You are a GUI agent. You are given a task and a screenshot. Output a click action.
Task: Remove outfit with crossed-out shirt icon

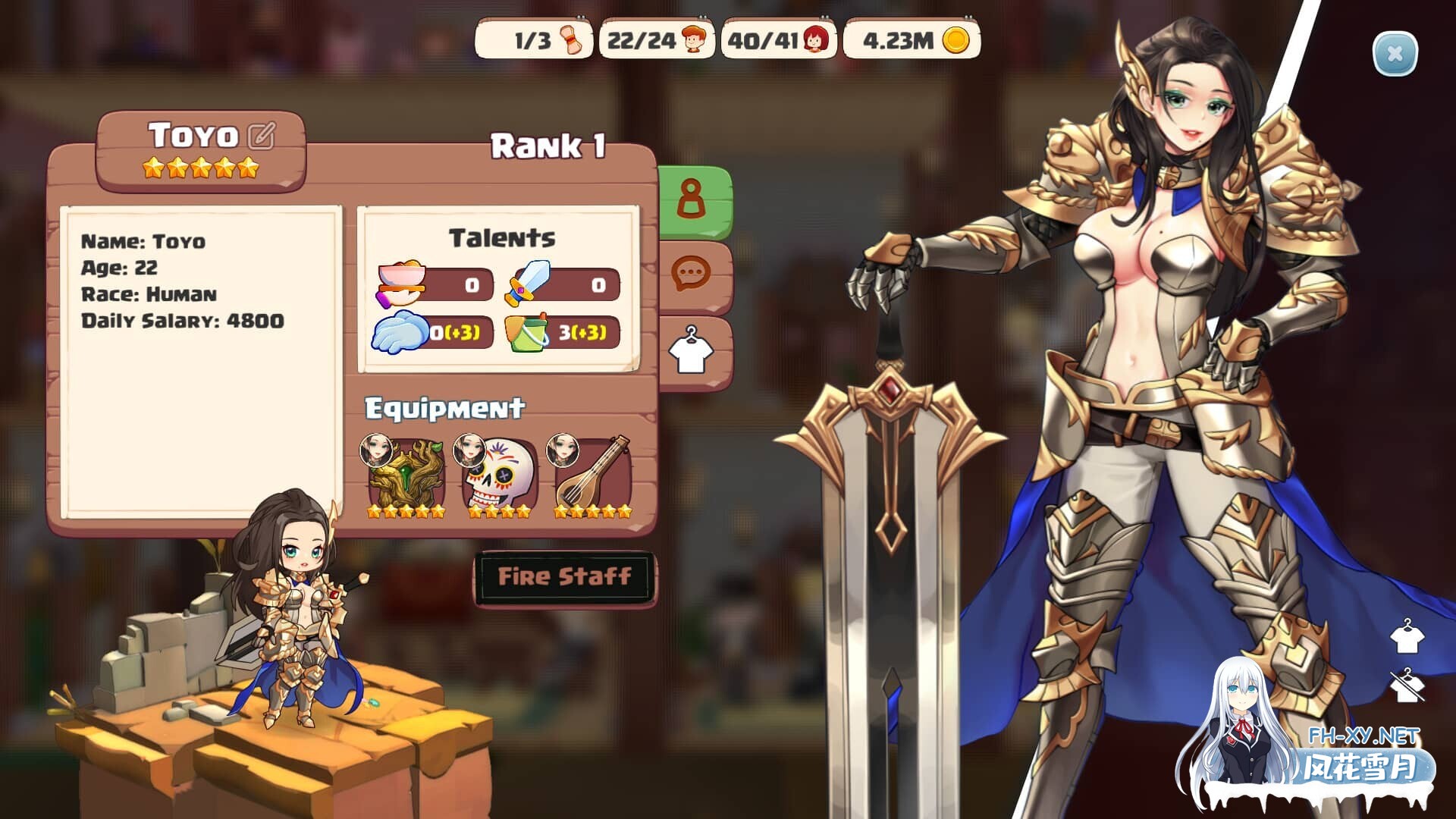pos(1407,686)
